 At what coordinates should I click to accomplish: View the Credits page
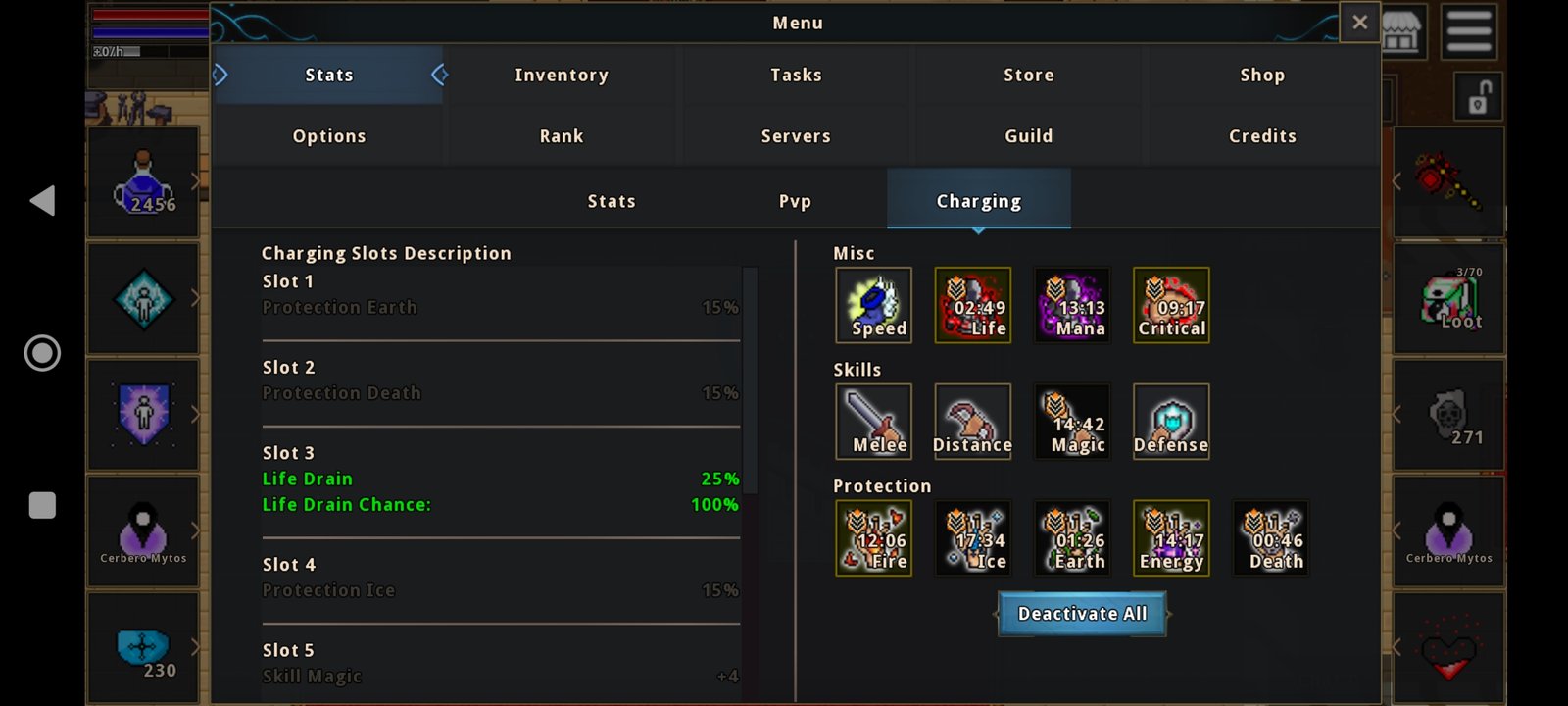coord(1262,136)
